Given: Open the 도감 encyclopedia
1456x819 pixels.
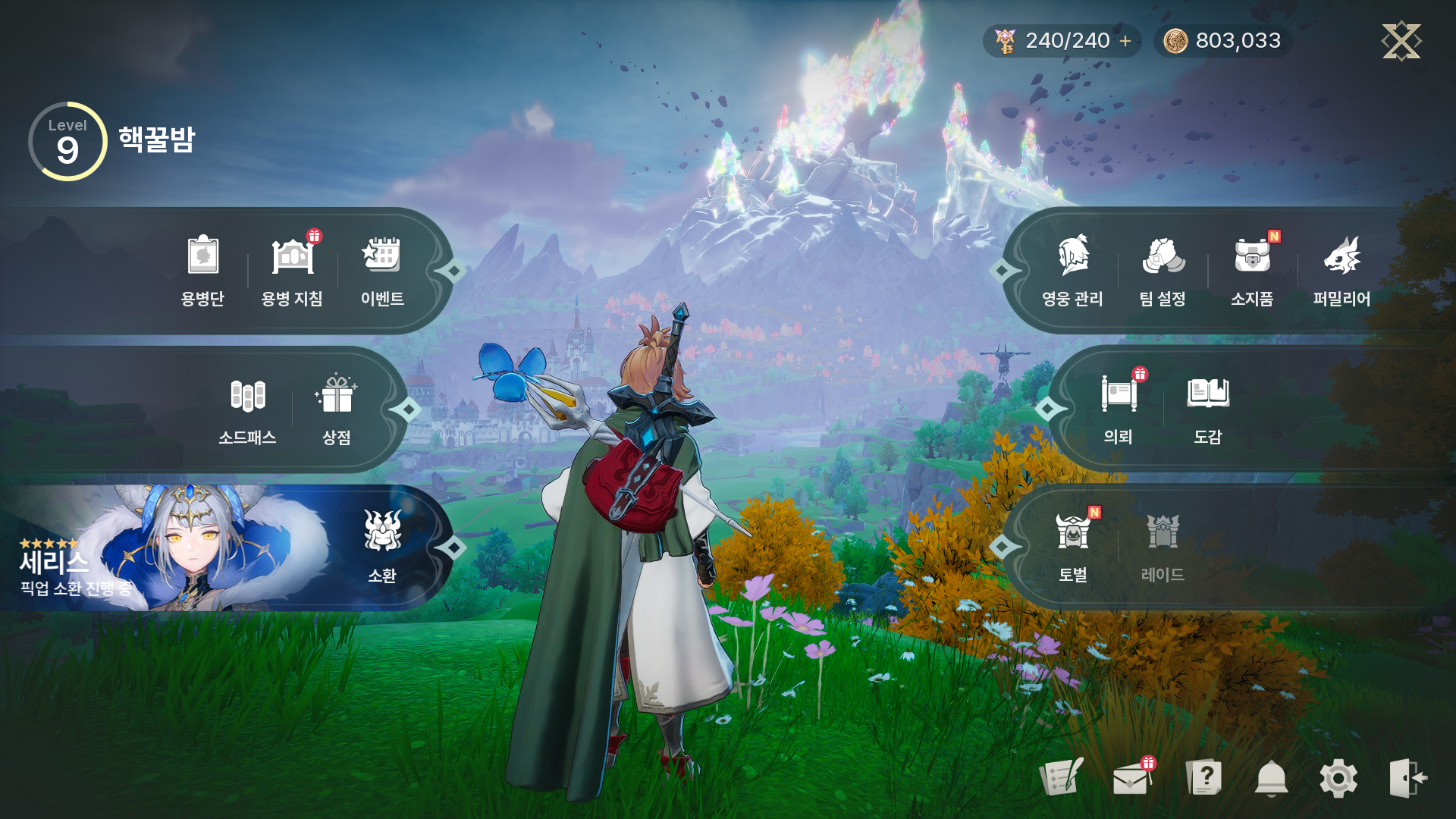Looking at the screenshot, I should 1207,409.
